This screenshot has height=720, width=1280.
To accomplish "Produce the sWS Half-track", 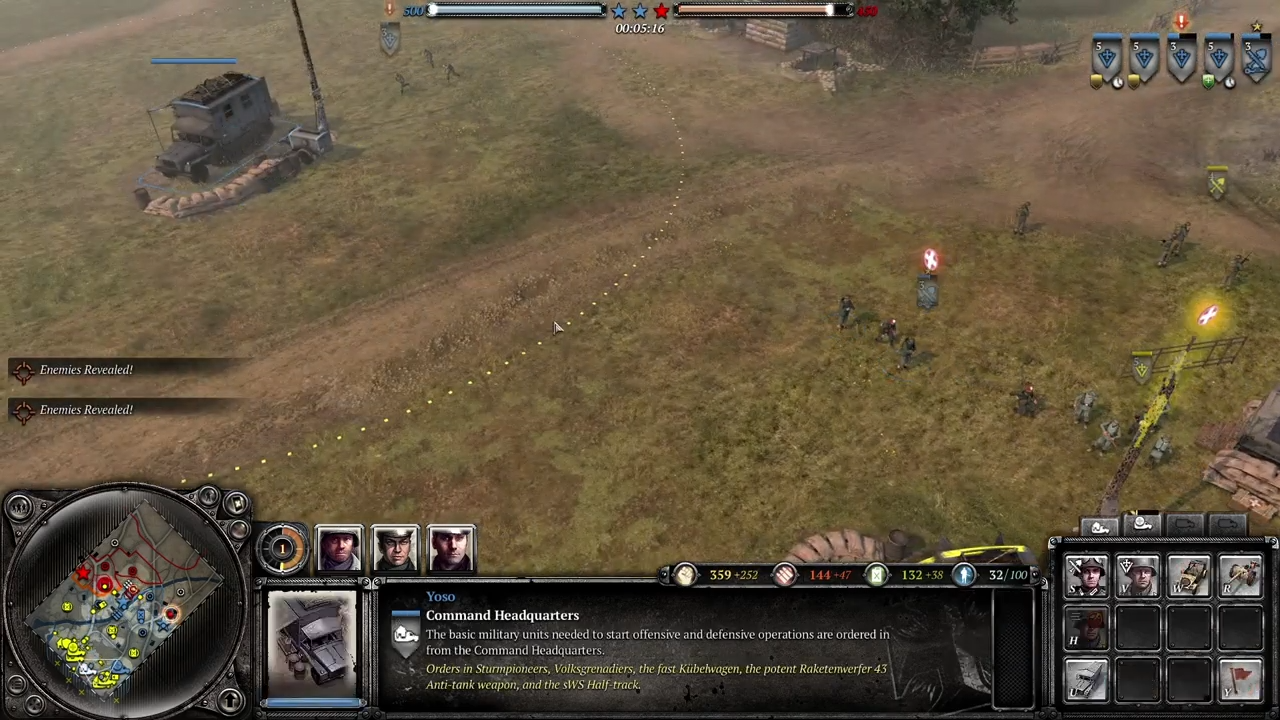I will click(x=1087, y=680).
